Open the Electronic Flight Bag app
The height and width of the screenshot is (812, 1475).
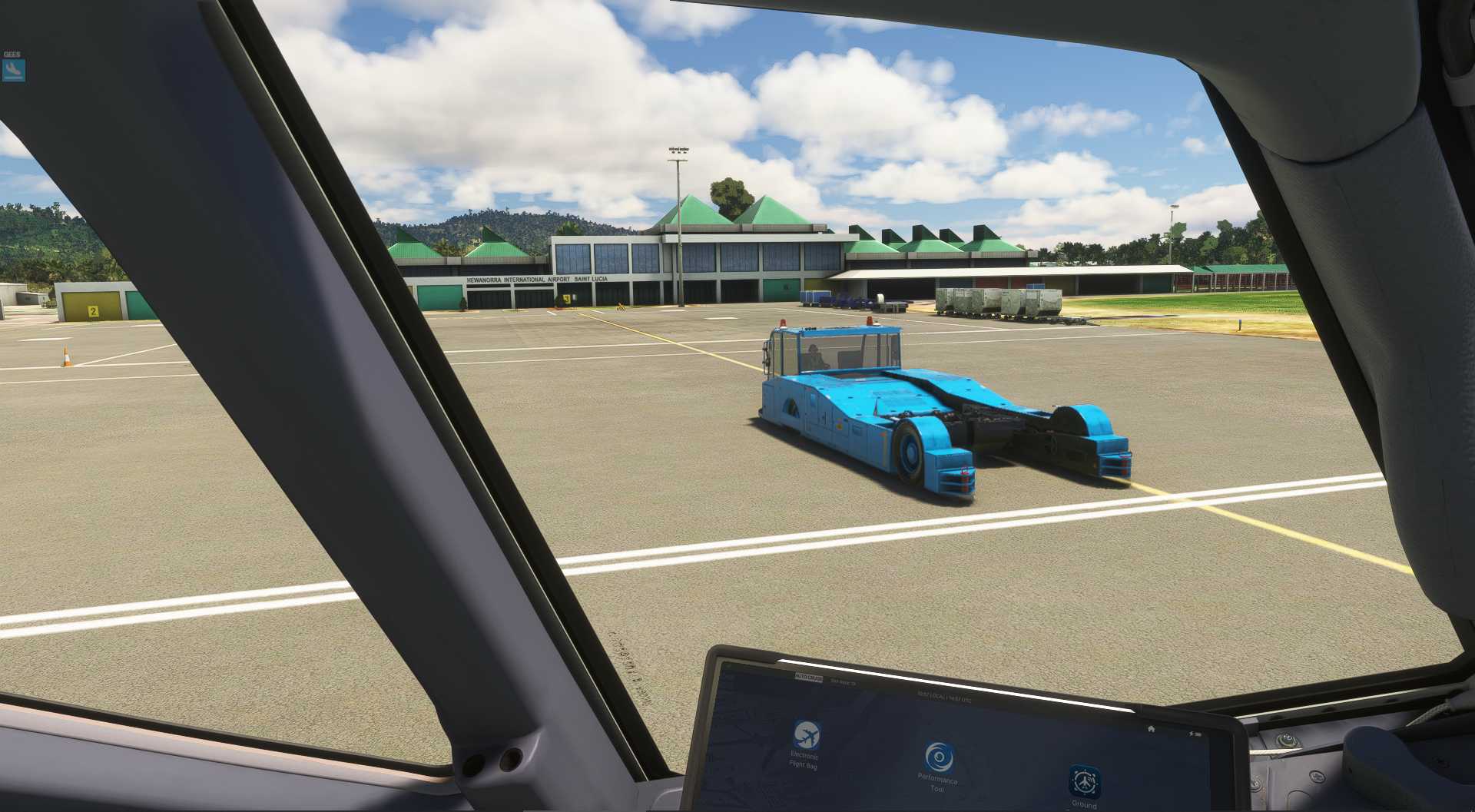(806, 735)
